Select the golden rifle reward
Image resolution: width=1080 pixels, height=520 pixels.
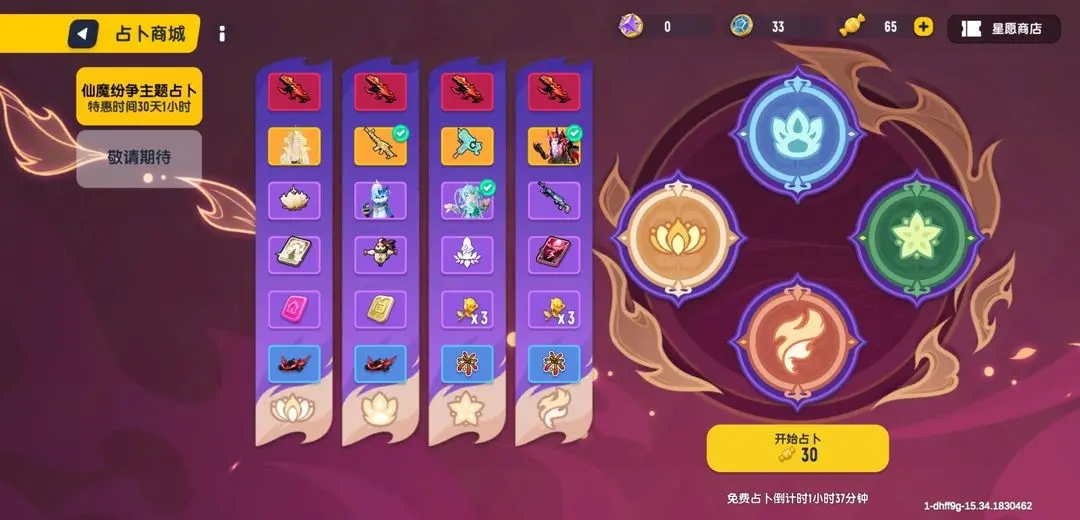(x=380, y=146)
